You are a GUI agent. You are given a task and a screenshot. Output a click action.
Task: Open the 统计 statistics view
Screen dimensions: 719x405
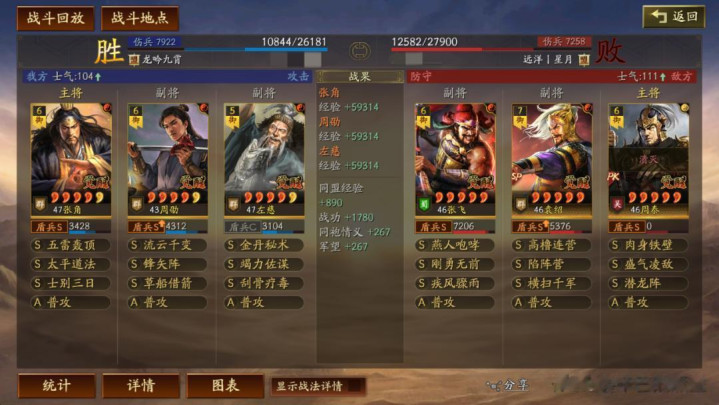click(x=56, y=386)
